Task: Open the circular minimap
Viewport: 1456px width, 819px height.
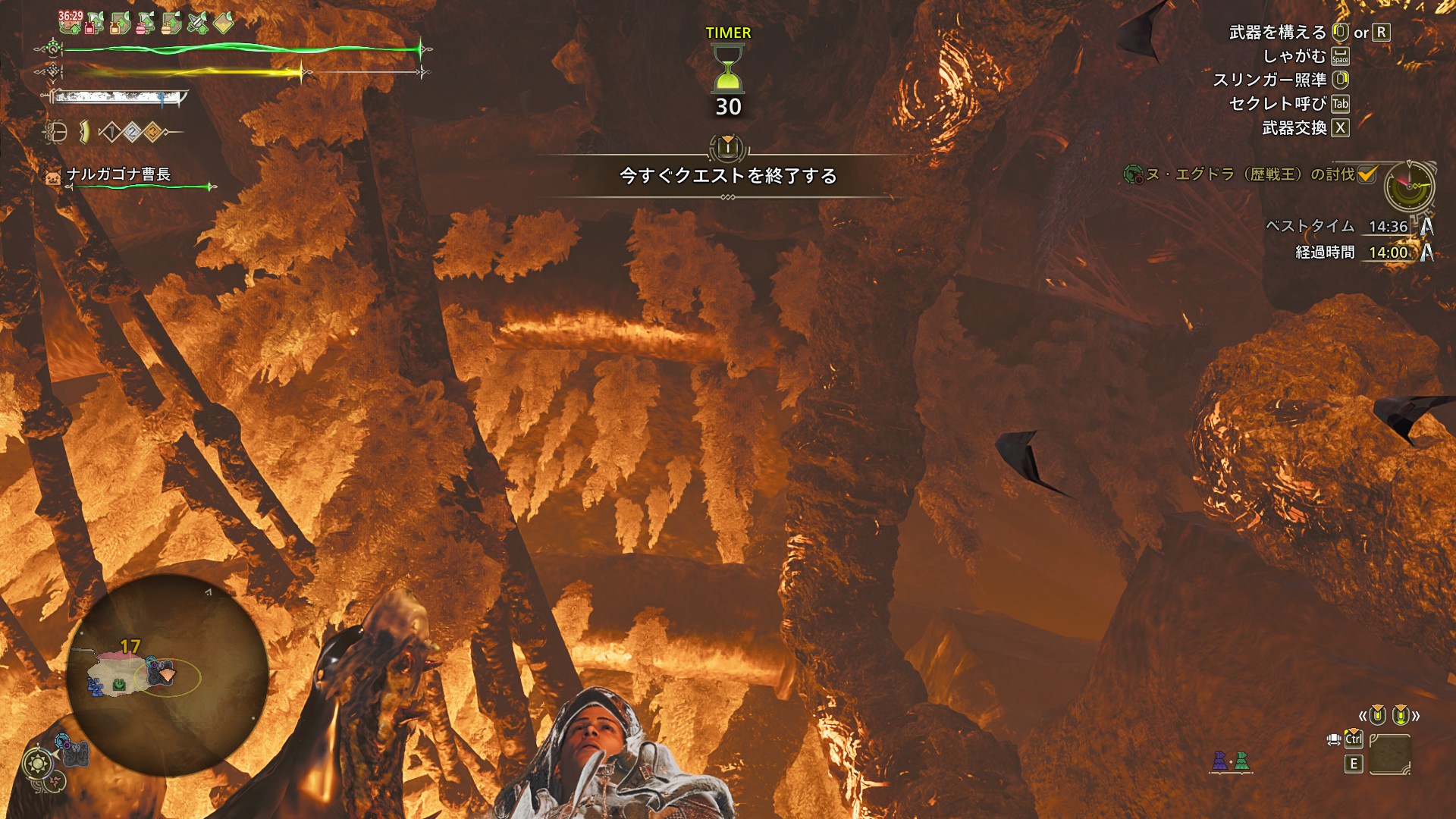Action: [167, 675]
